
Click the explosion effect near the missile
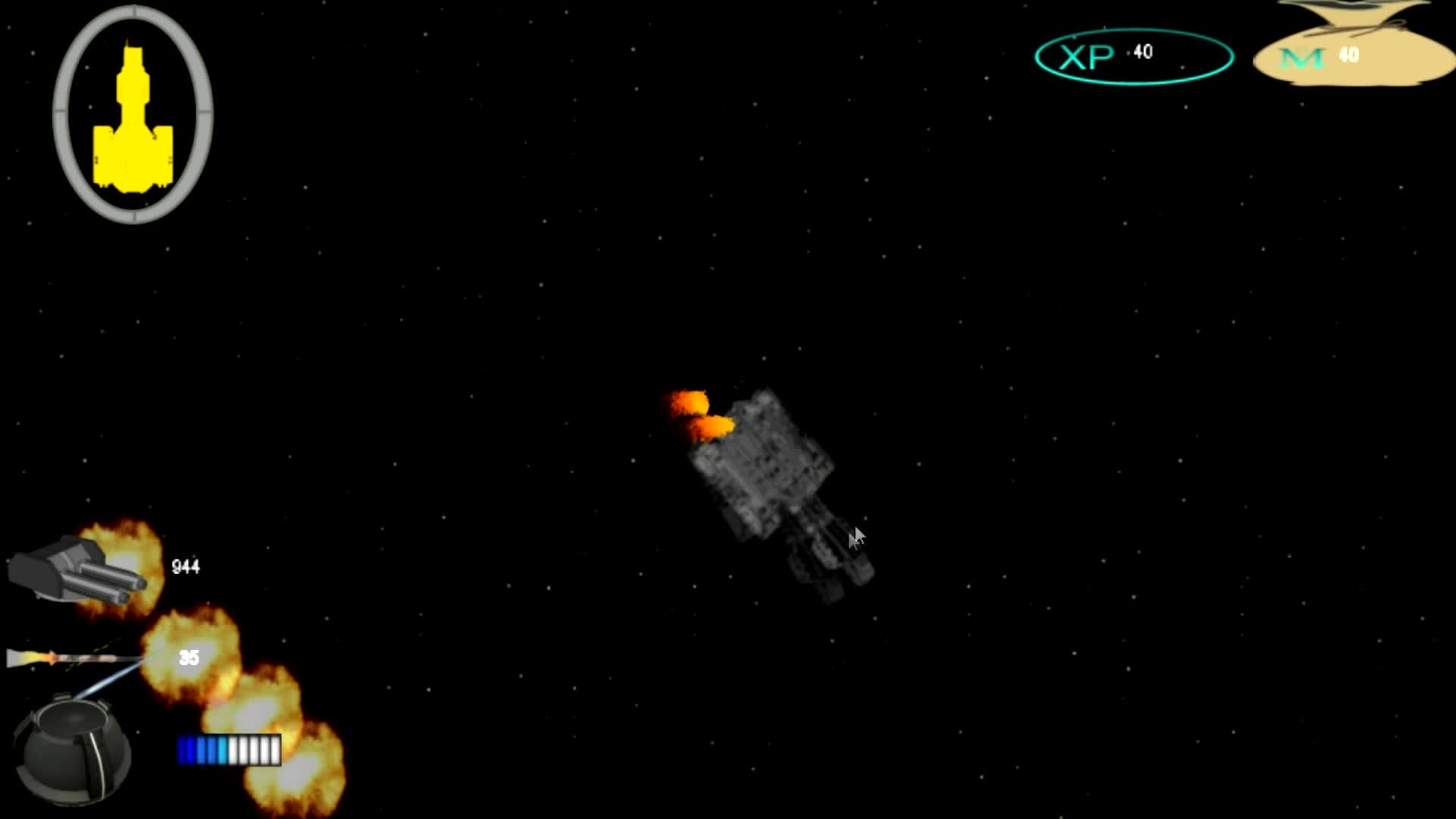190,660
